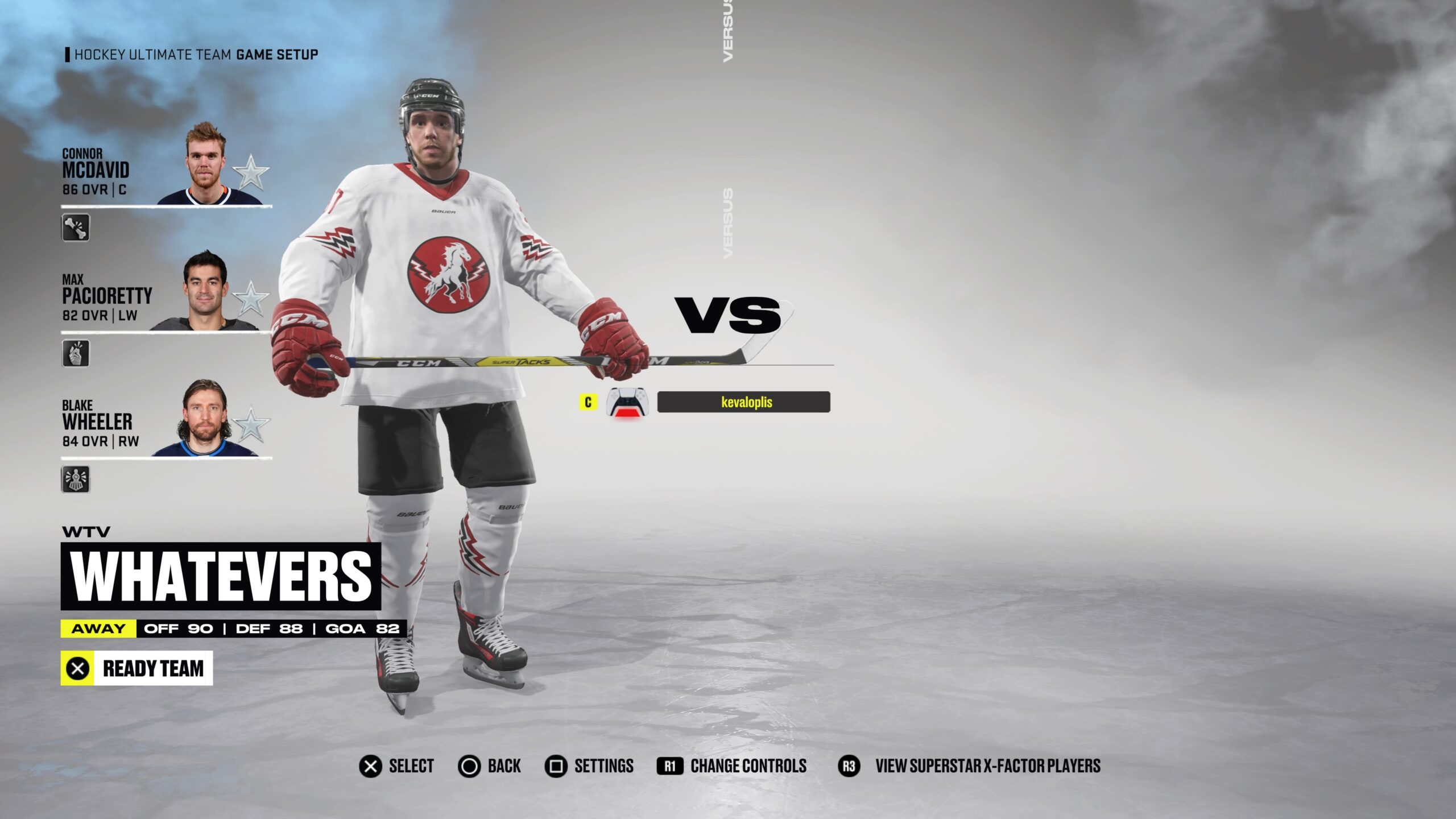This screenshot has width=1456, height=819.
Task: Choose Max Pacioretty's player card
Action: coord(165,294)
